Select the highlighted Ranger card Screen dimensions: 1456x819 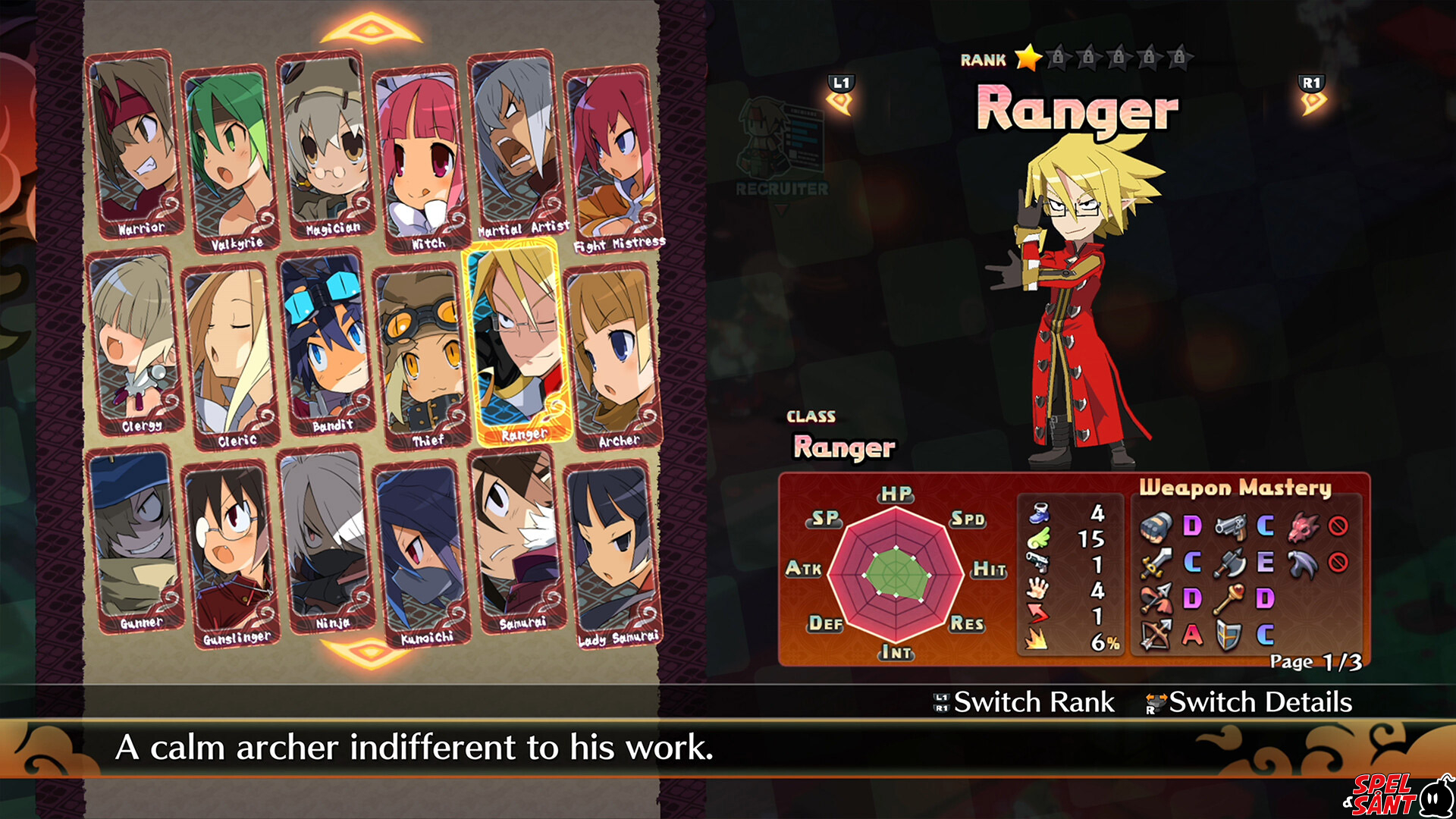(516, 343)
